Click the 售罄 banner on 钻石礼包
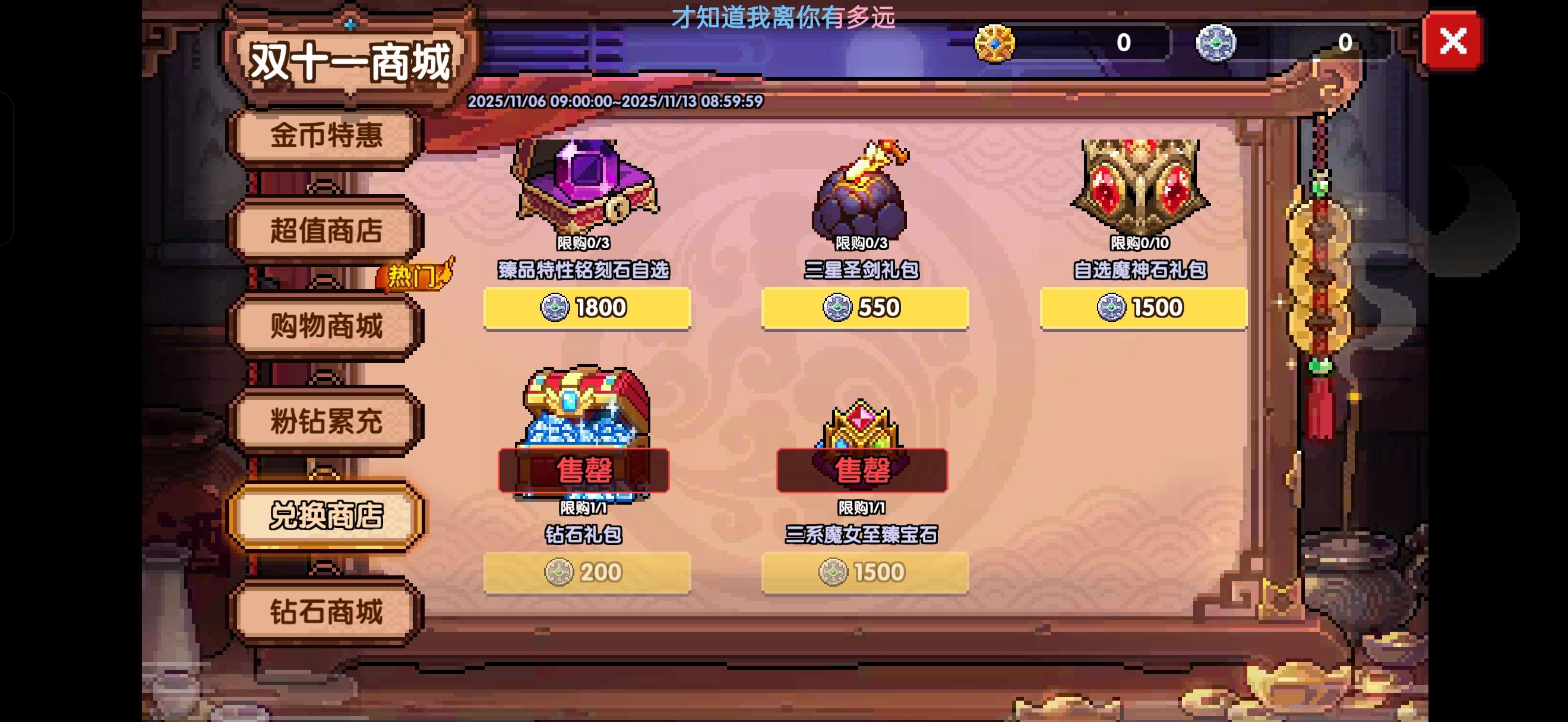1568x722 pixels. (x=584, y=469)
